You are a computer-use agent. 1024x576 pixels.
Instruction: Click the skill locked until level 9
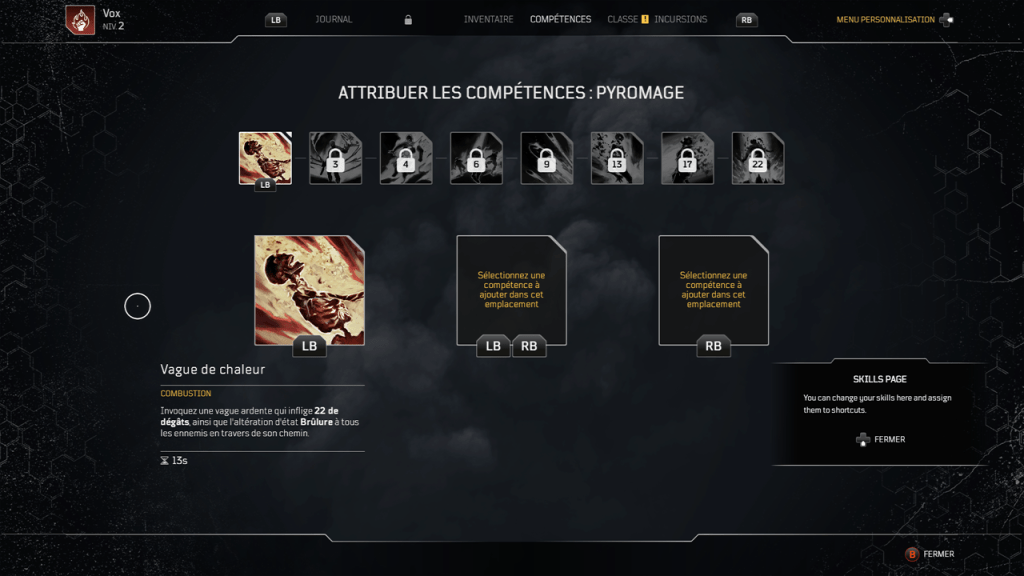(547, 158)
